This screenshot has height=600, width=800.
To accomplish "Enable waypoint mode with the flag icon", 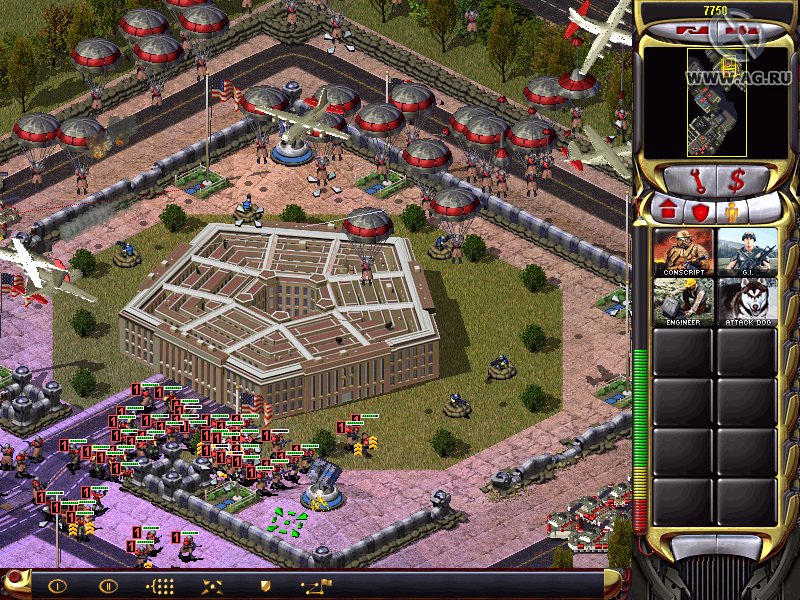I will tap(317, 586).
